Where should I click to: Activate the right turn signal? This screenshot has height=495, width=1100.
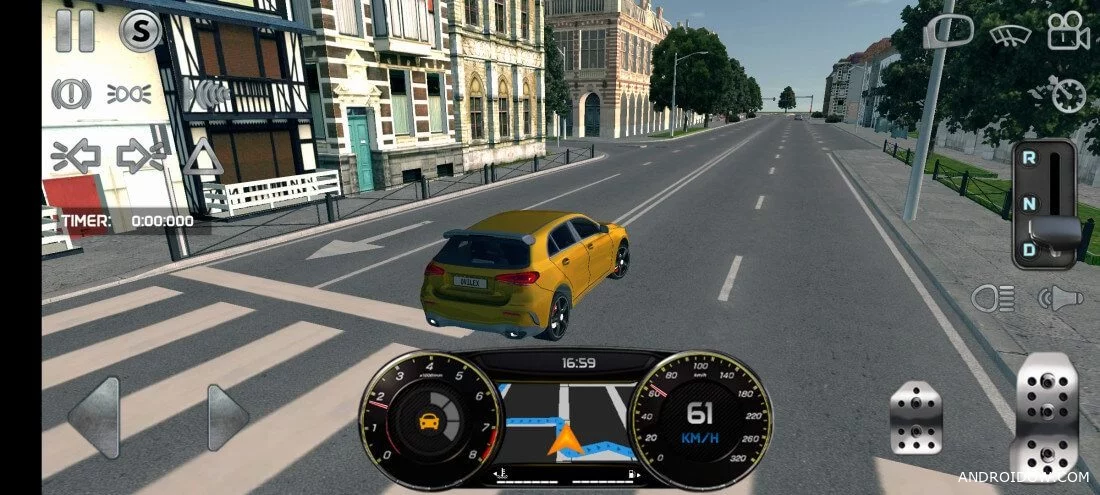click(x=141, y=156)
